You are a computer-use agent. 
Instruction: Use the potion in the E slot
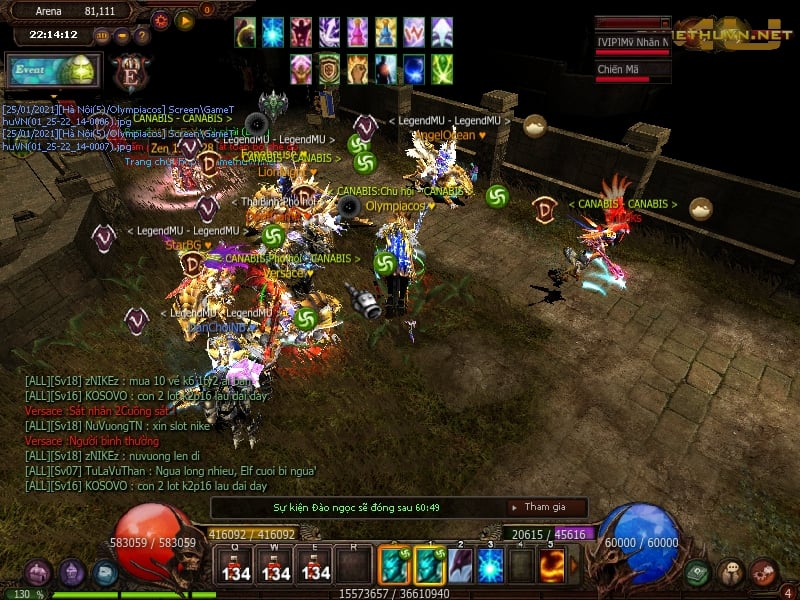click(316, 565)
